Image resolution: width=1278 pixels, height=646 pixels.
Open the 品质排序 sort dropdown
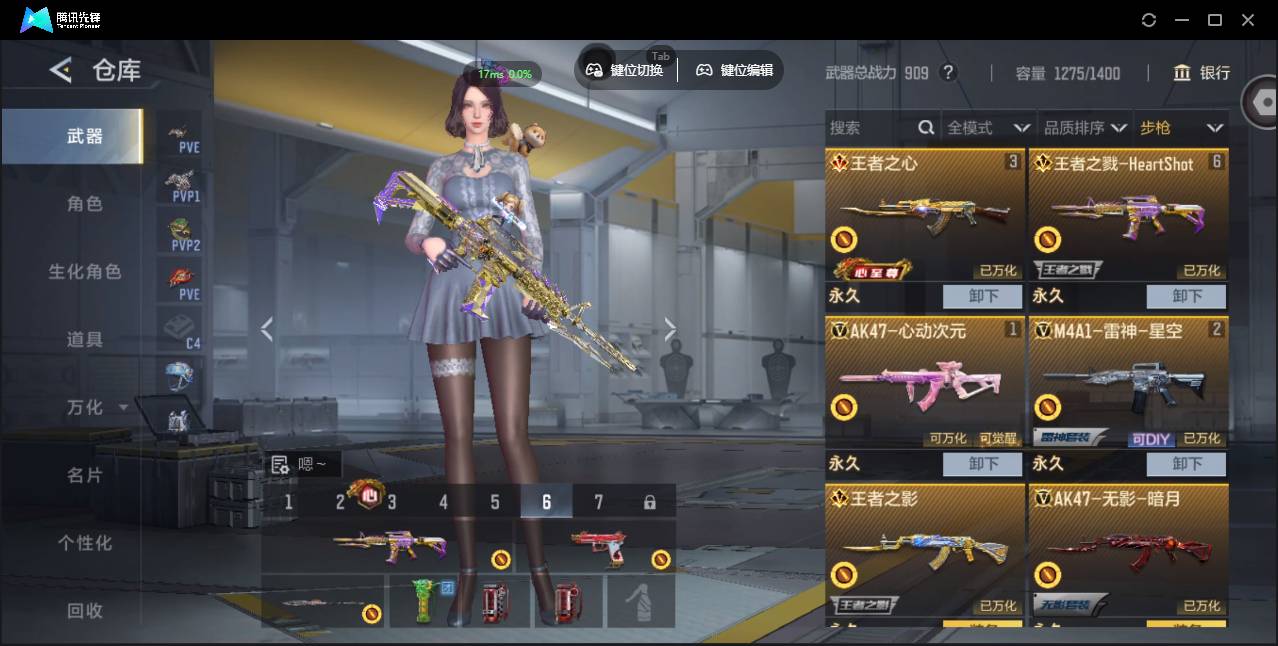(x=1085, y=128)
